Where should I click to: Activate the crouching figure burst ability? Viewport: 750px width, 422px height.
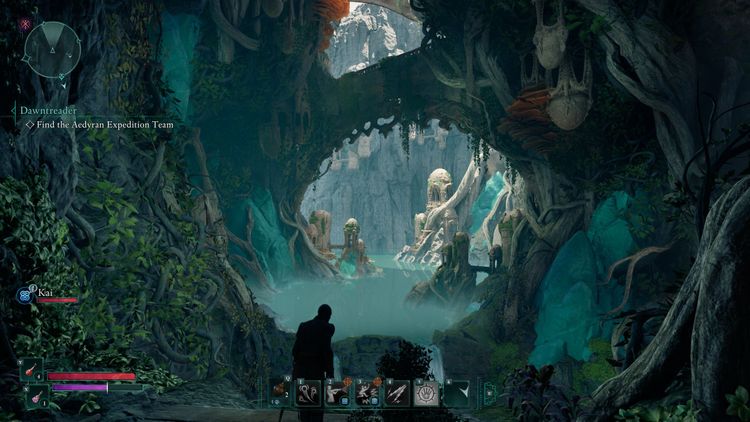(x=367, y=393)
